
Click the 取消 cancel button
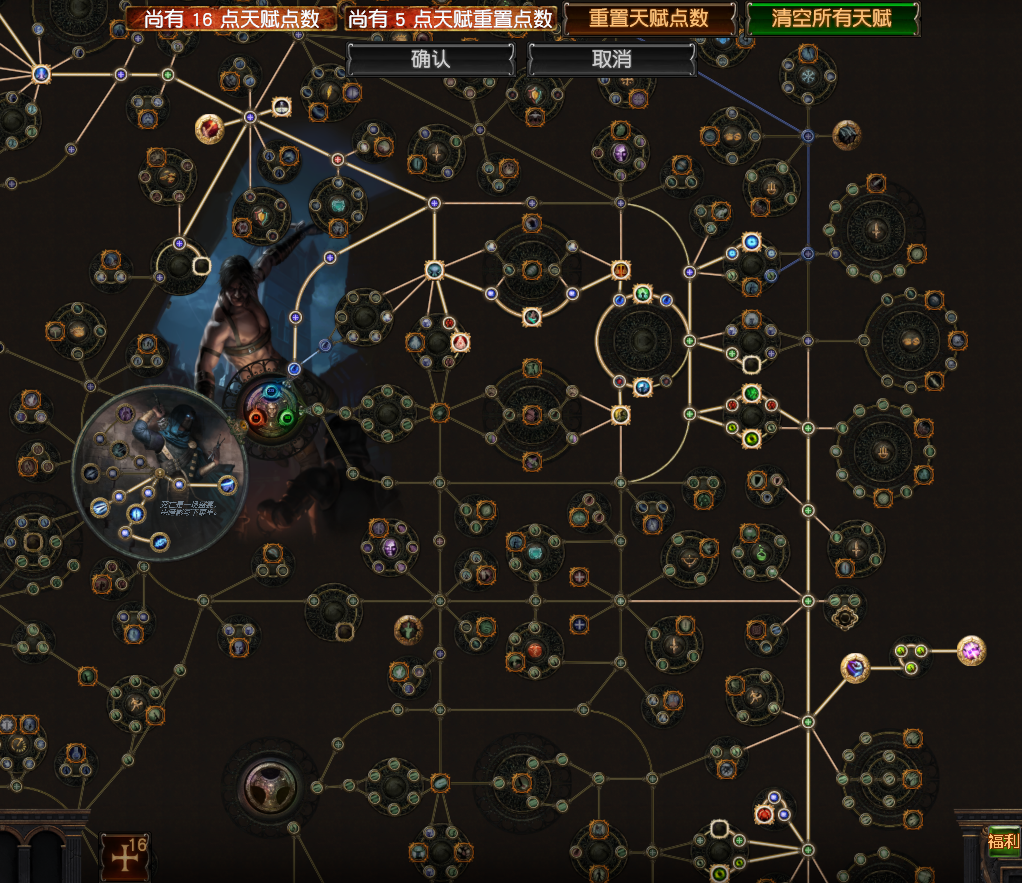click(x=611, y=59)
